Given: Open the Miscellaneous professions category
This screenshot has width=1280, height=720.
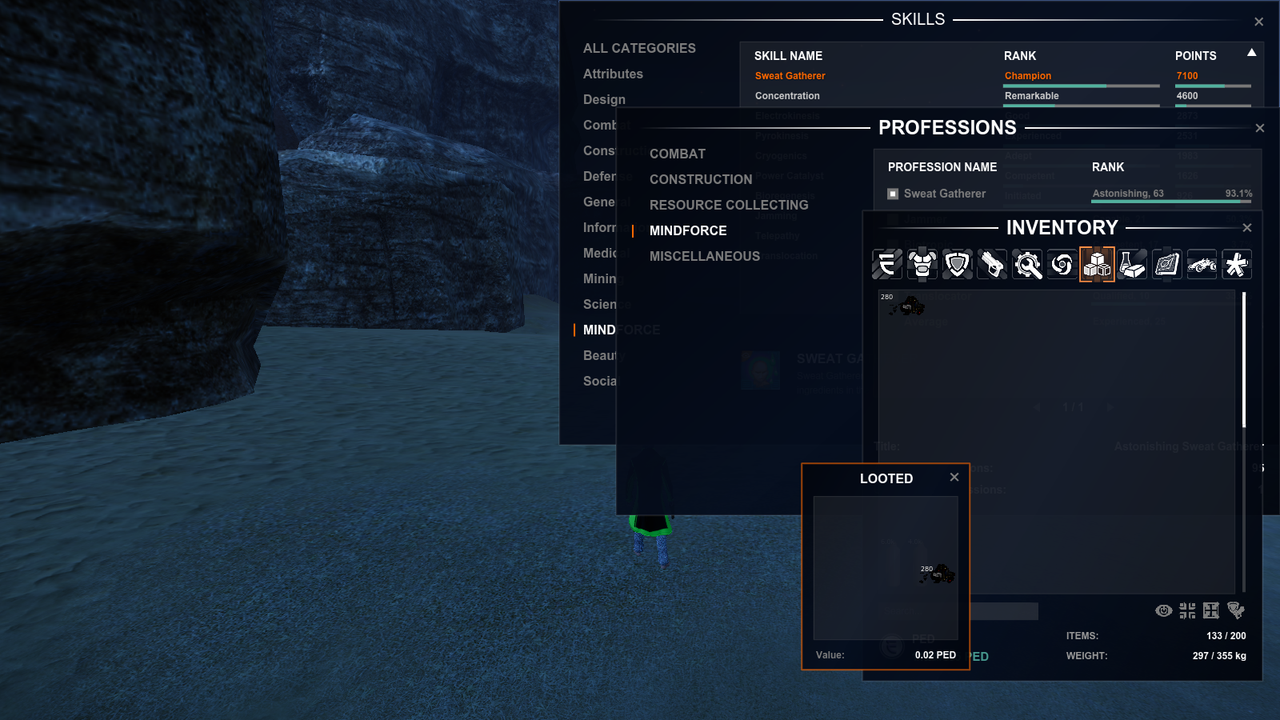Looking at the screenshot, I should (x=704, y=256).
